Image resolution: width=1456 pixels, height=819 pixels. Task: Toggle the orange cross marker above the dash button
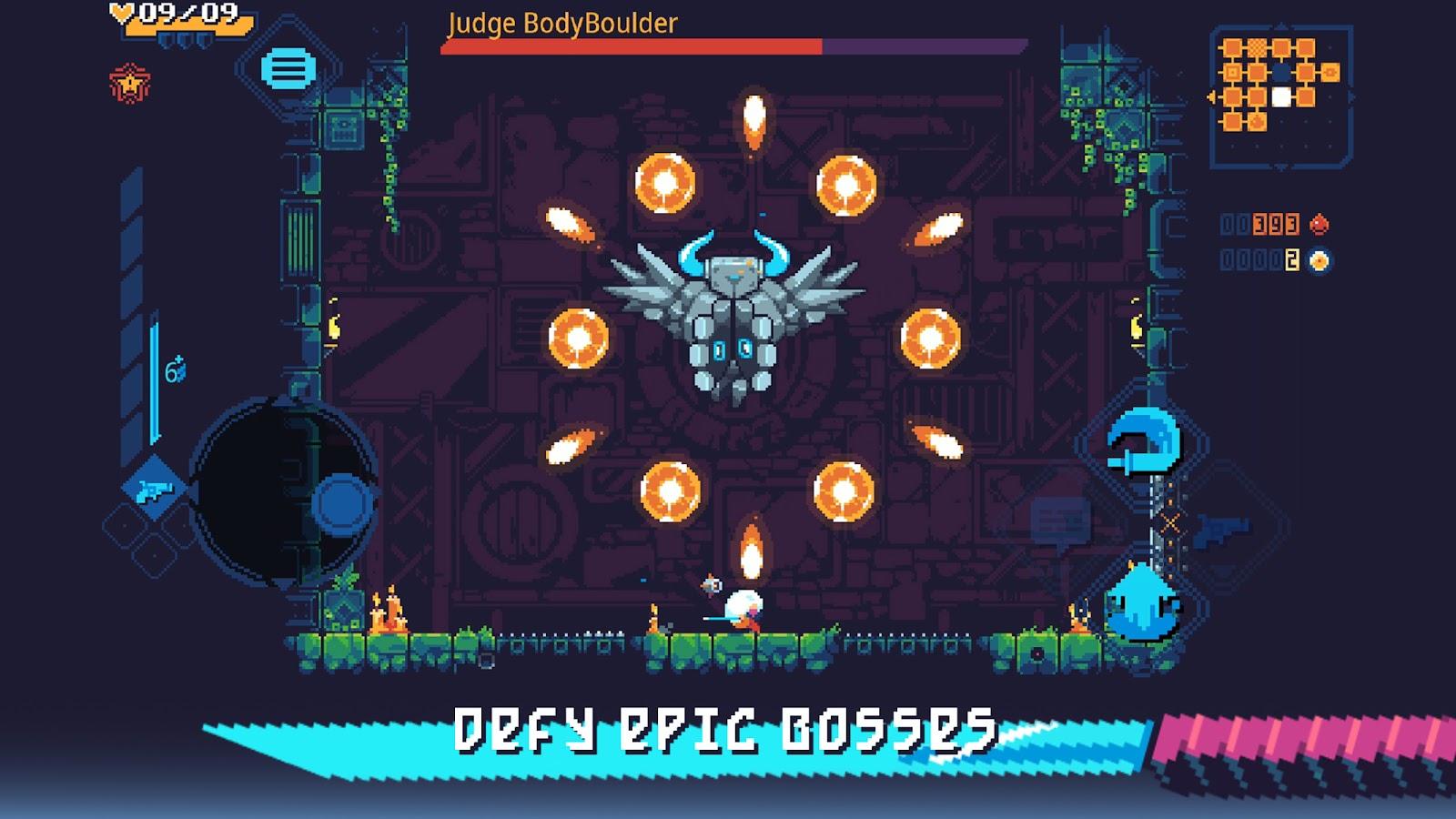pos(1170,523)
